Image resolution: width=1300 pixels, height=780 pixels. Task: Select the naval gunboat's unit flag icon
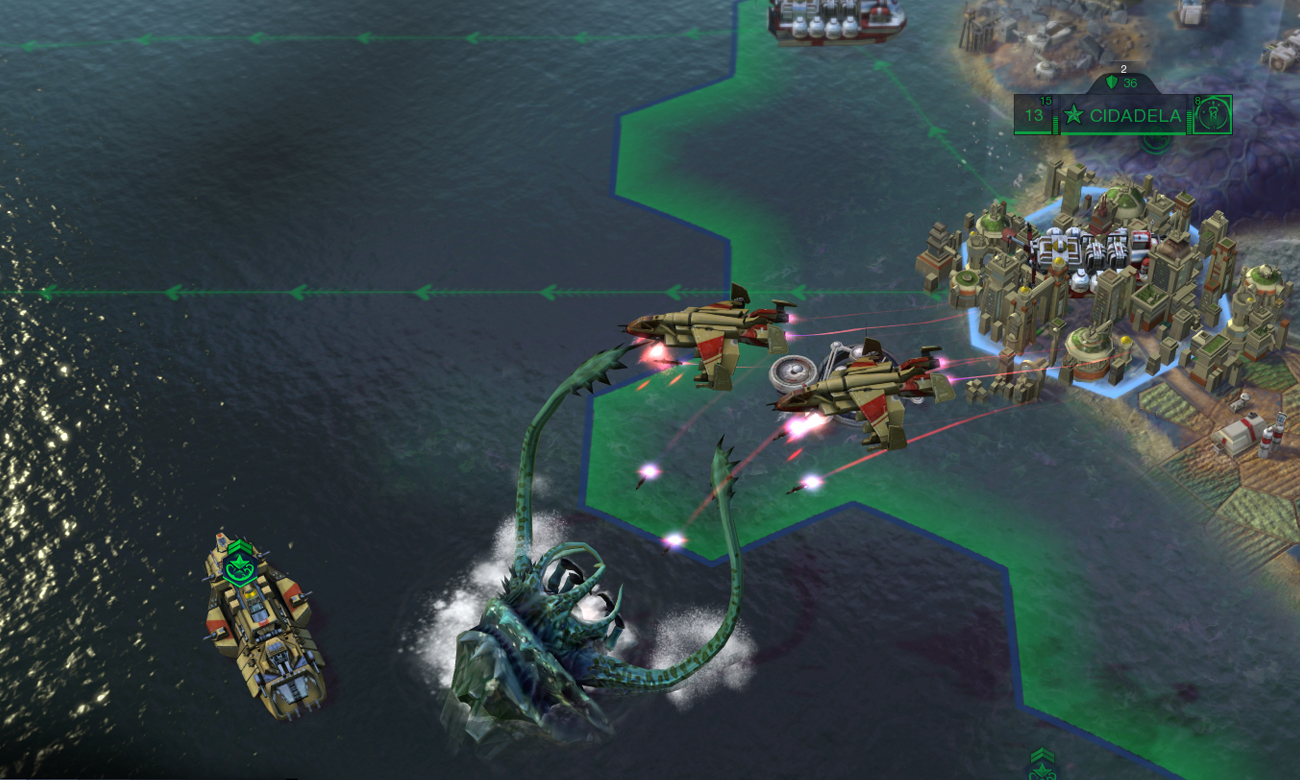[240, 568]
